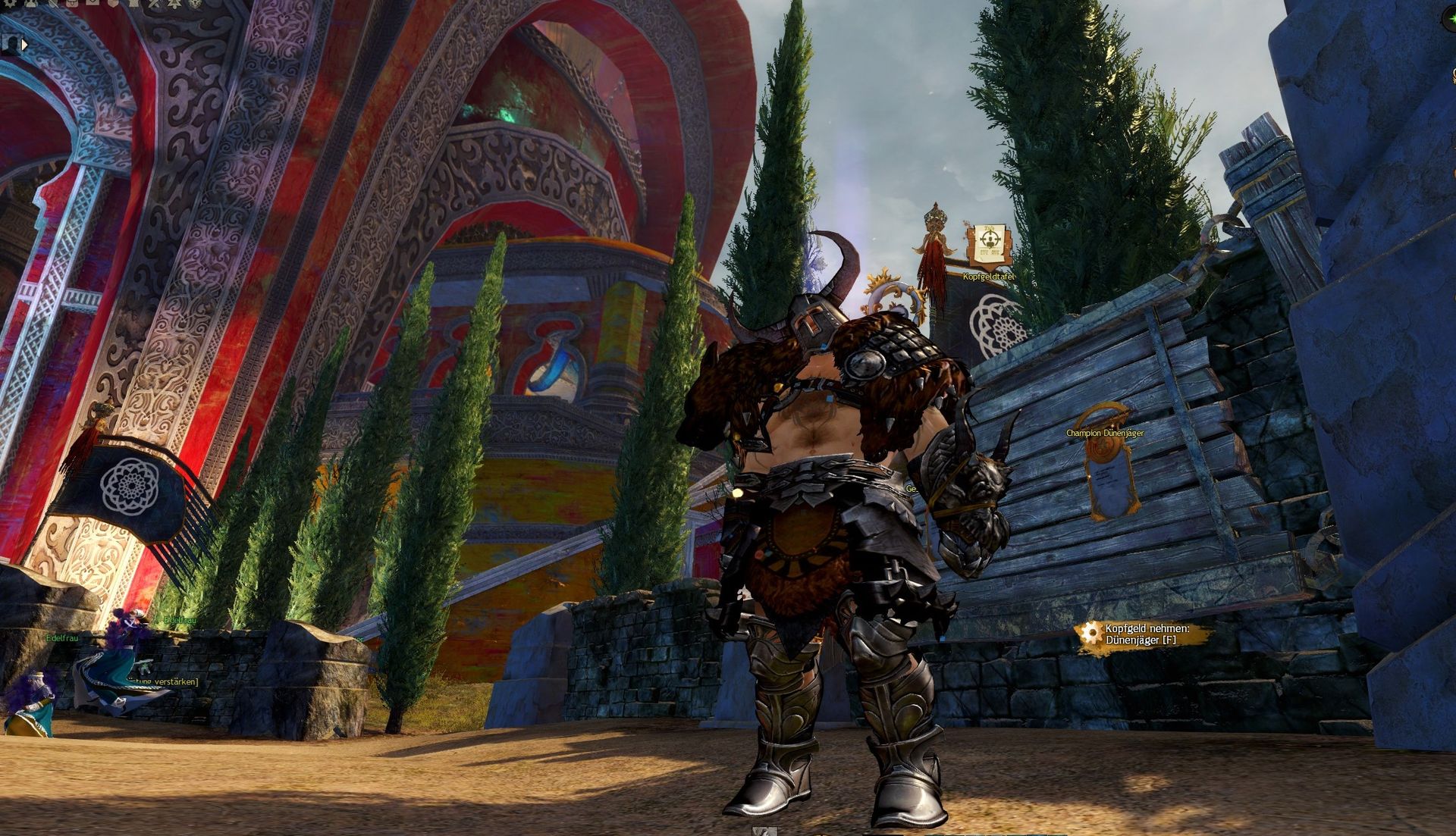This screenshot has height=836, width=1456.
Task: Open the Black Lion trading post lion icon
Action: [x=196, y=4]
